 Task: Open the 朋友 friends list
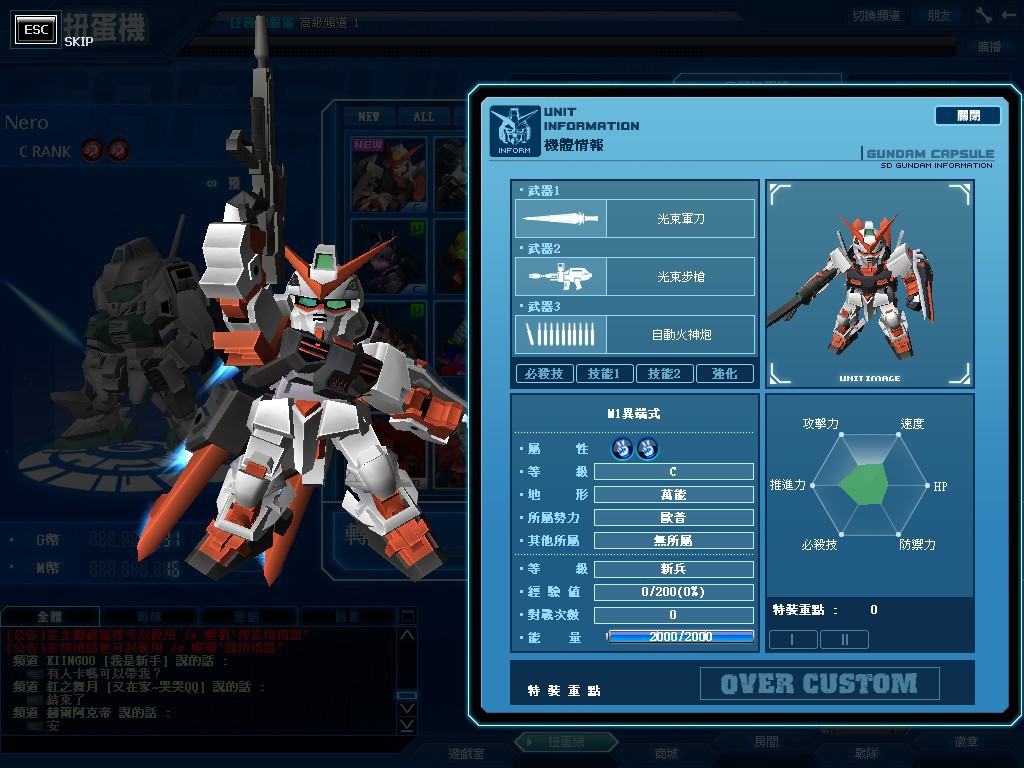939,16
